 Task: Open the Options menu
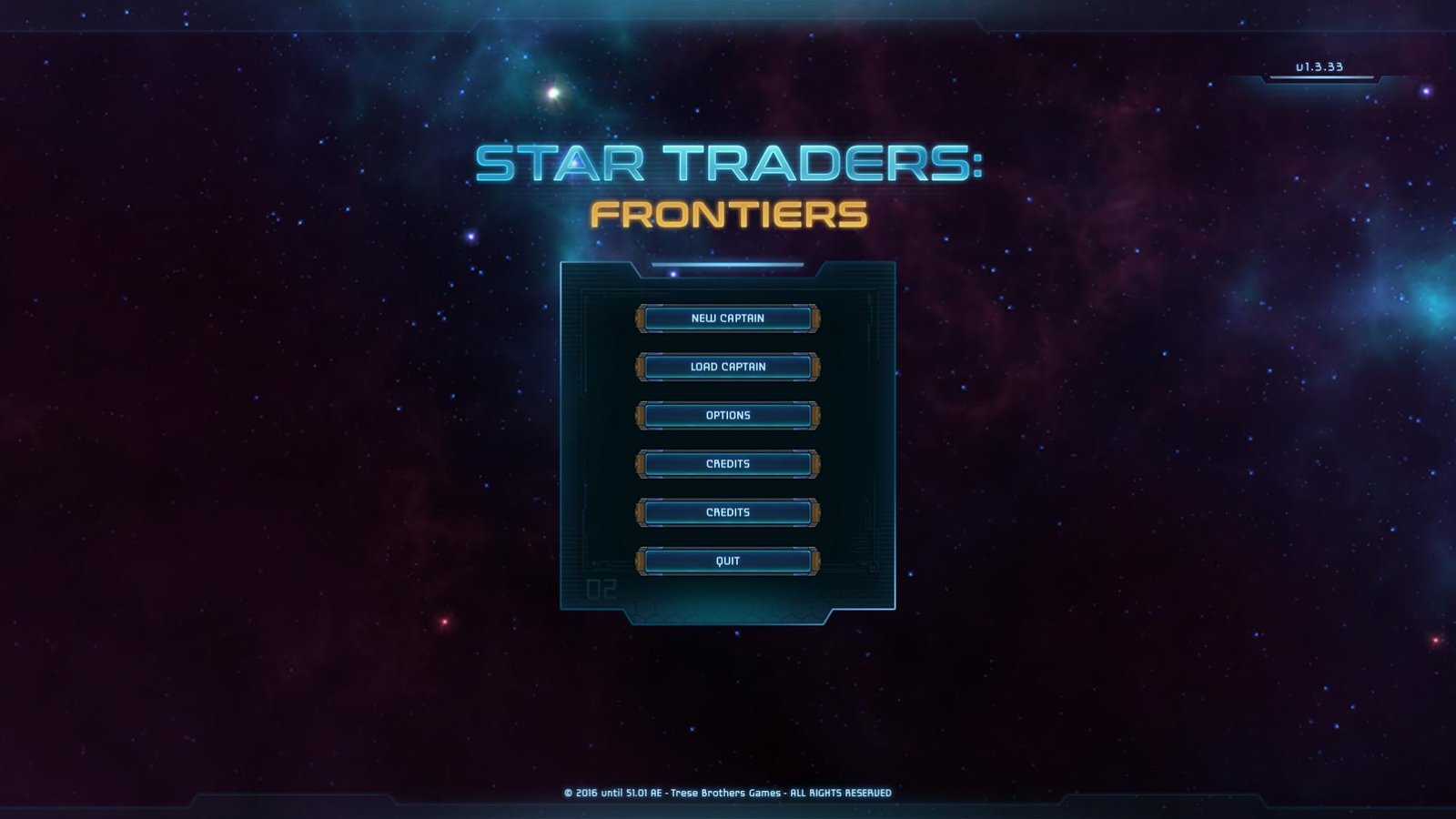(728, 415)
